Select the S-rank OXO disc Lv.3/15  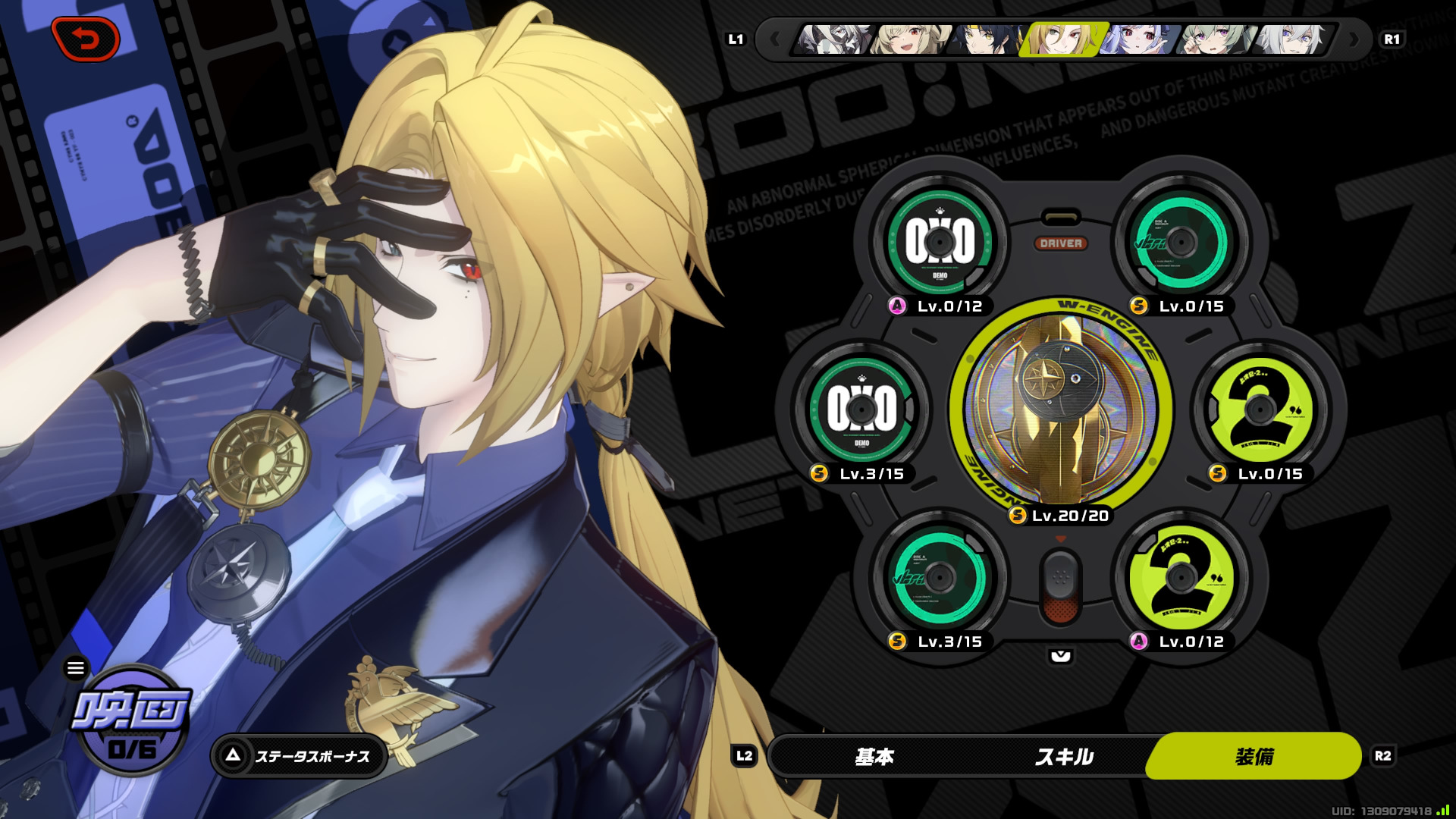pyautogui.click(x=861, y=409)
